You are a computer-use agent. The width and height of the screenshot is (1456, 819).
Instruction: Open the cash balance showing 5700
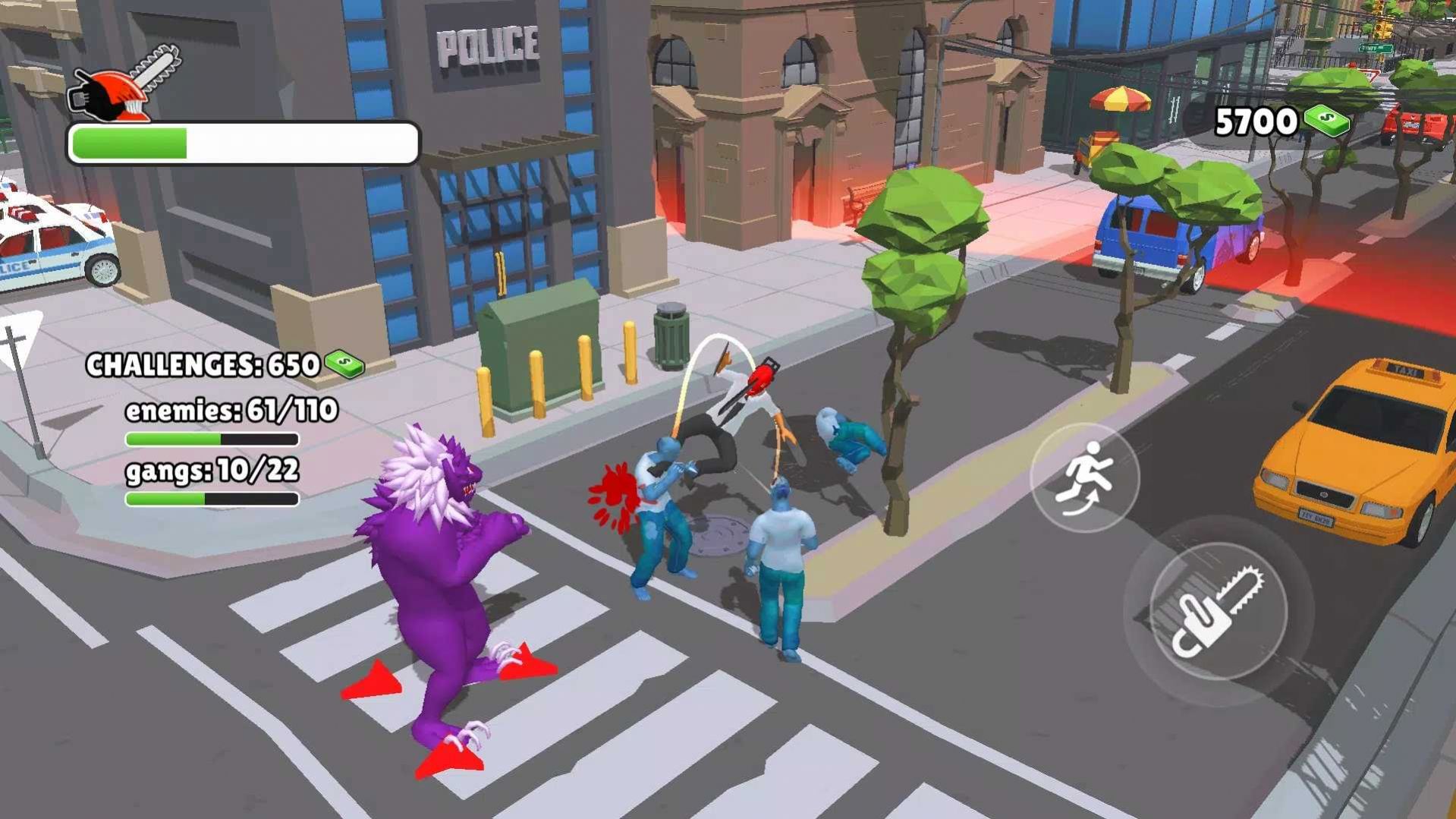tap(1281, 121)
